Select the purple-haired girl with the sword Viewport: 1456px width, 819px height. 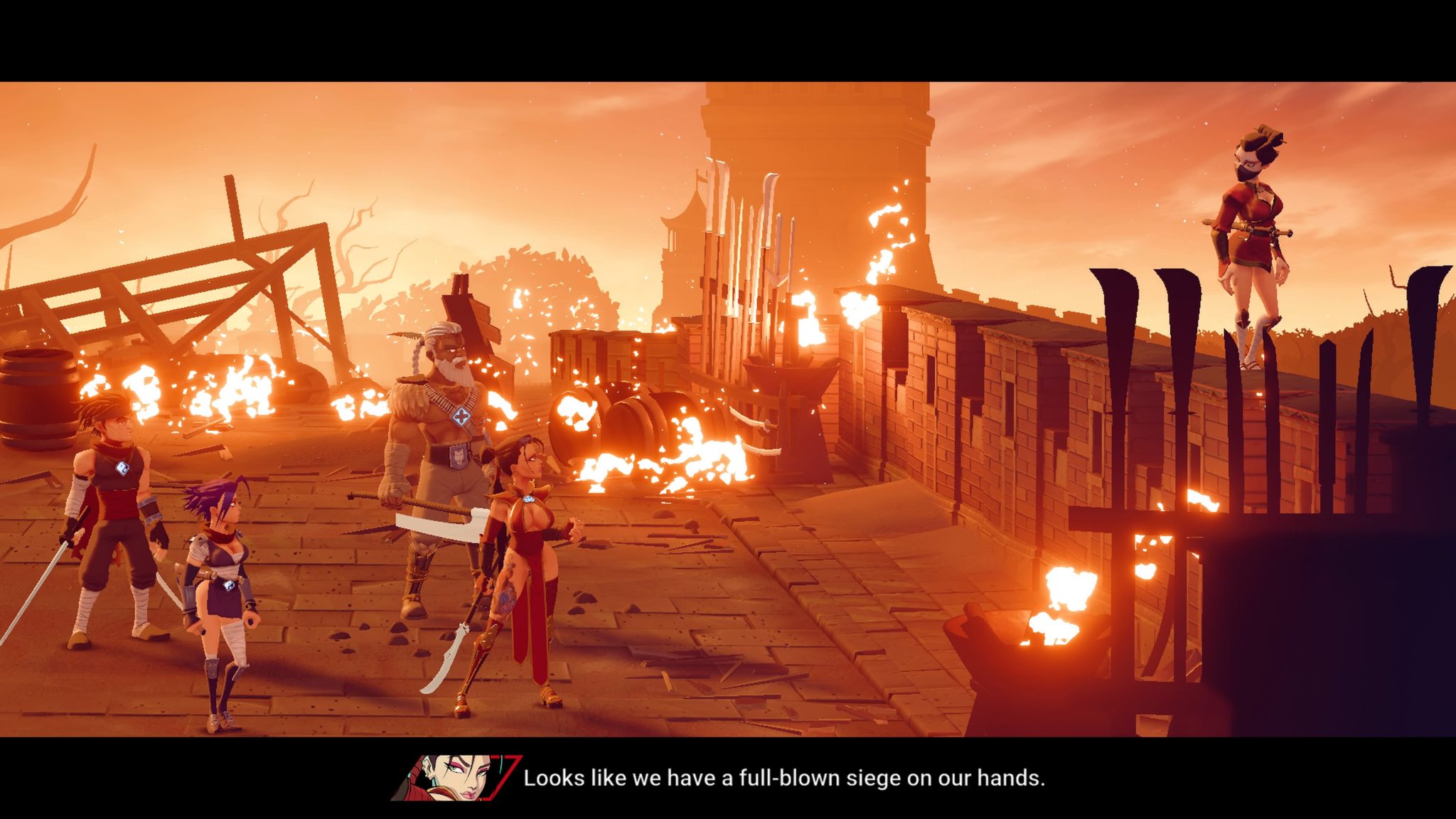[x=220, y=562]
